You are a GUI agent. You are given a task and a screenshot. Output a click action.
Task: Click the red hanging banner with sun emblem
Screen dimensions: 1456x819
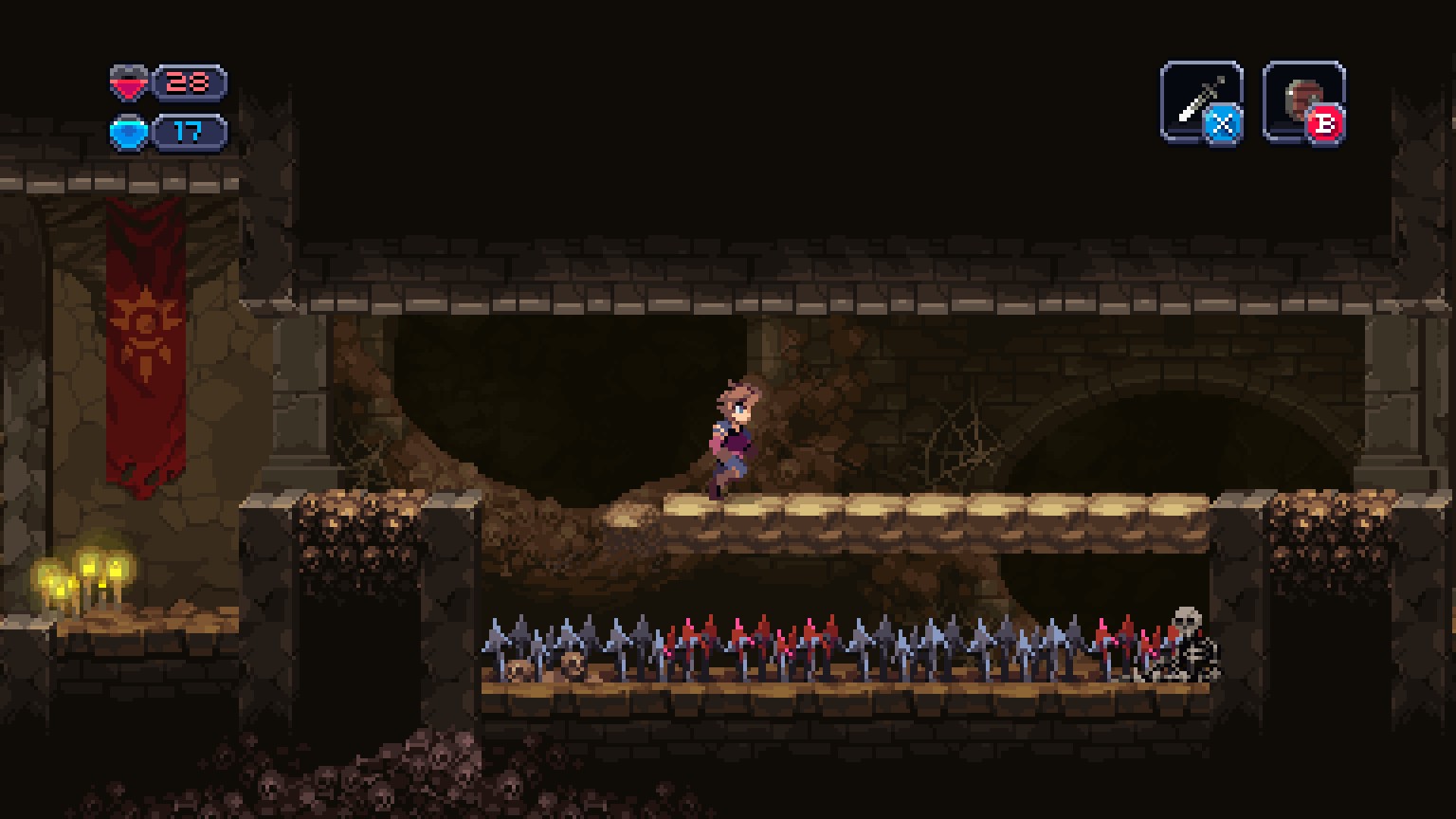click(x=142, y=332)
